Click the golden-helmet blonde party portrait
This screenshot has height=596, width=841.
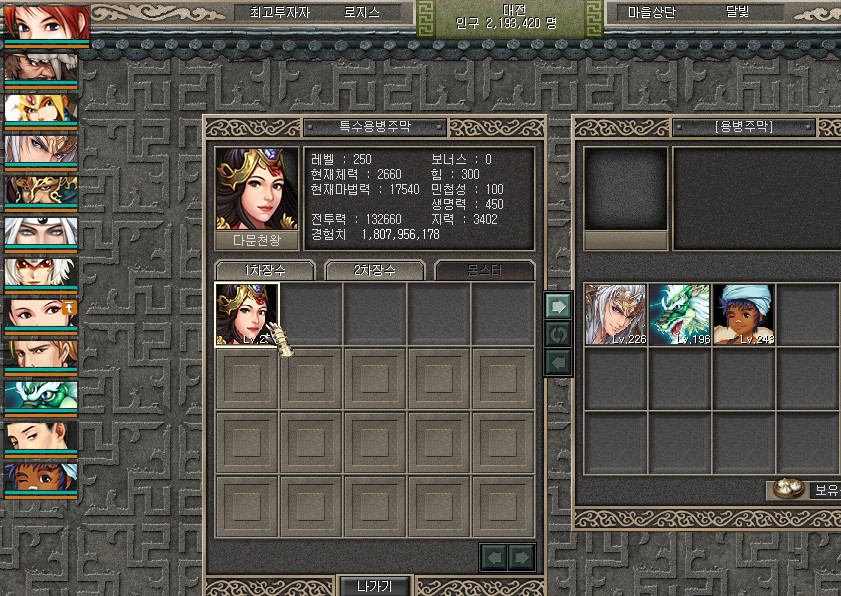coord(41,108)
